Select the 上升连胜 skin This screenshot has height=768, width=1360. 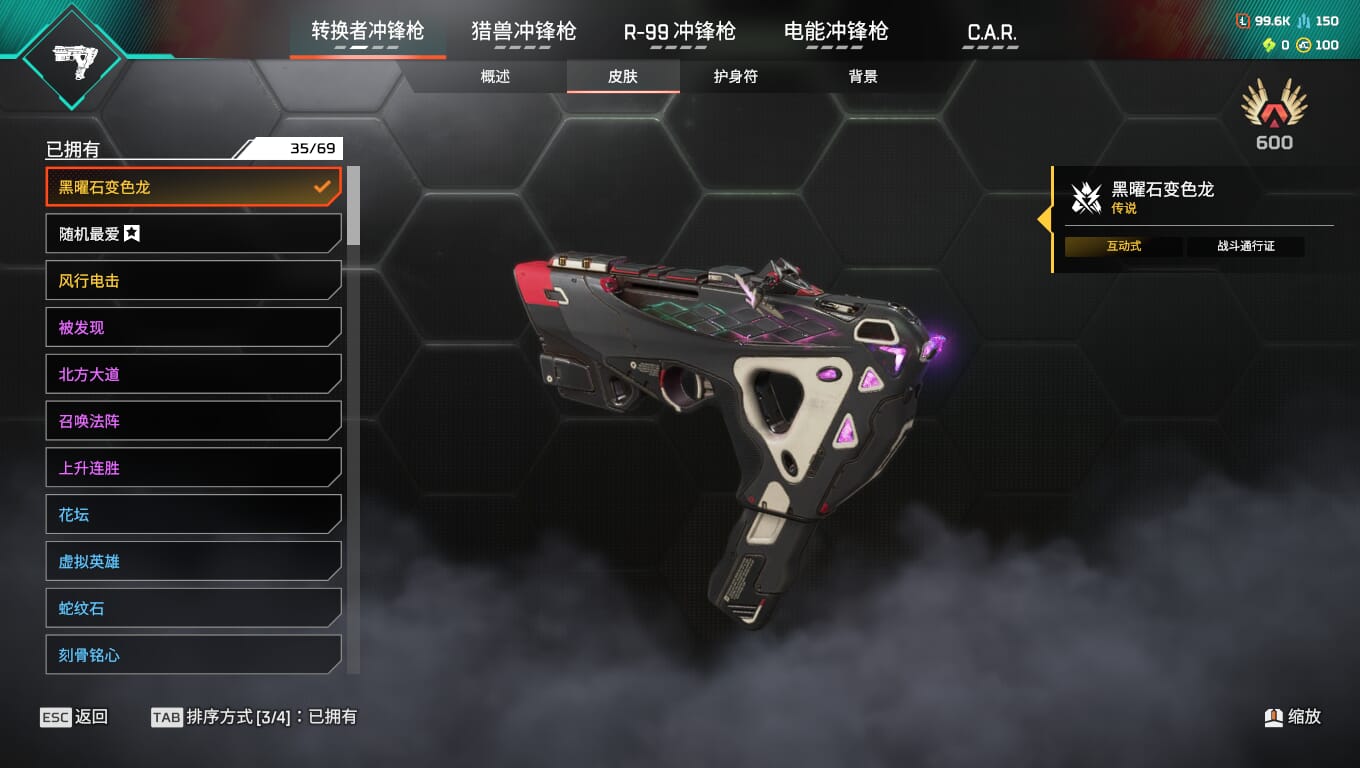193,468
